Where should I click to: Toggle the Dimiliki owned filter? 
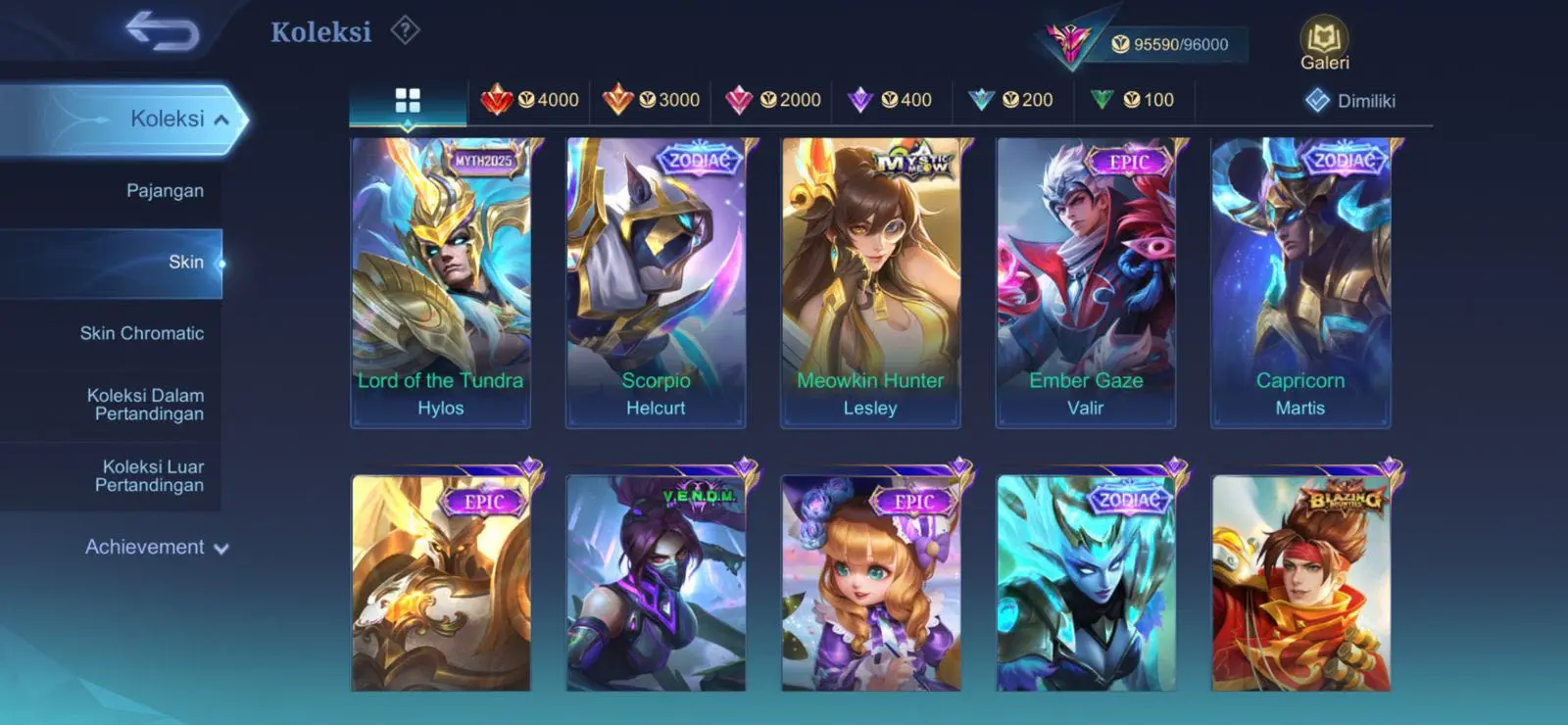(x=1350, y=101)
